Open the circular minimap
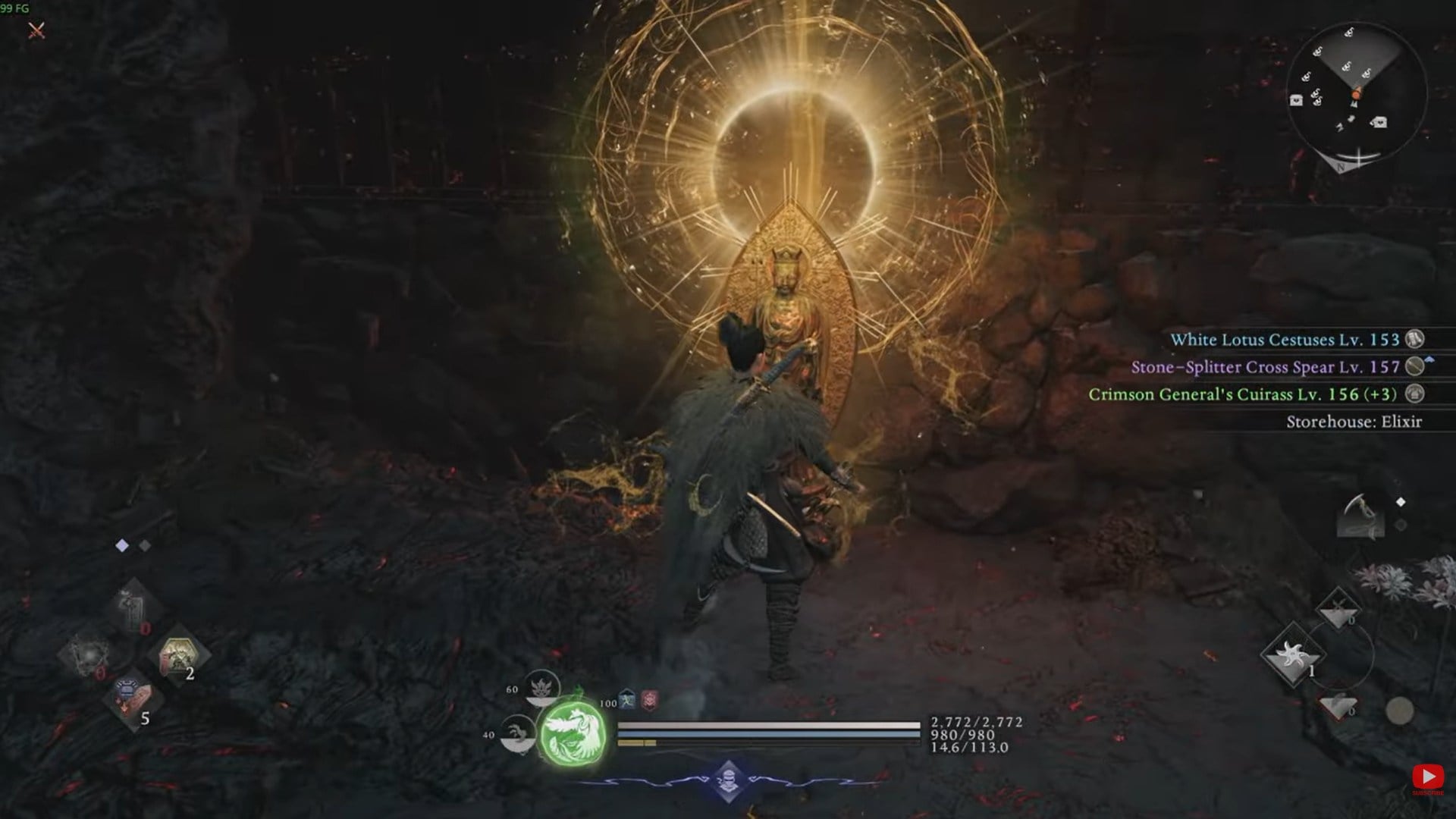Image resolution: width=1456 pixels, height=819 pixels. point(1357,94)
